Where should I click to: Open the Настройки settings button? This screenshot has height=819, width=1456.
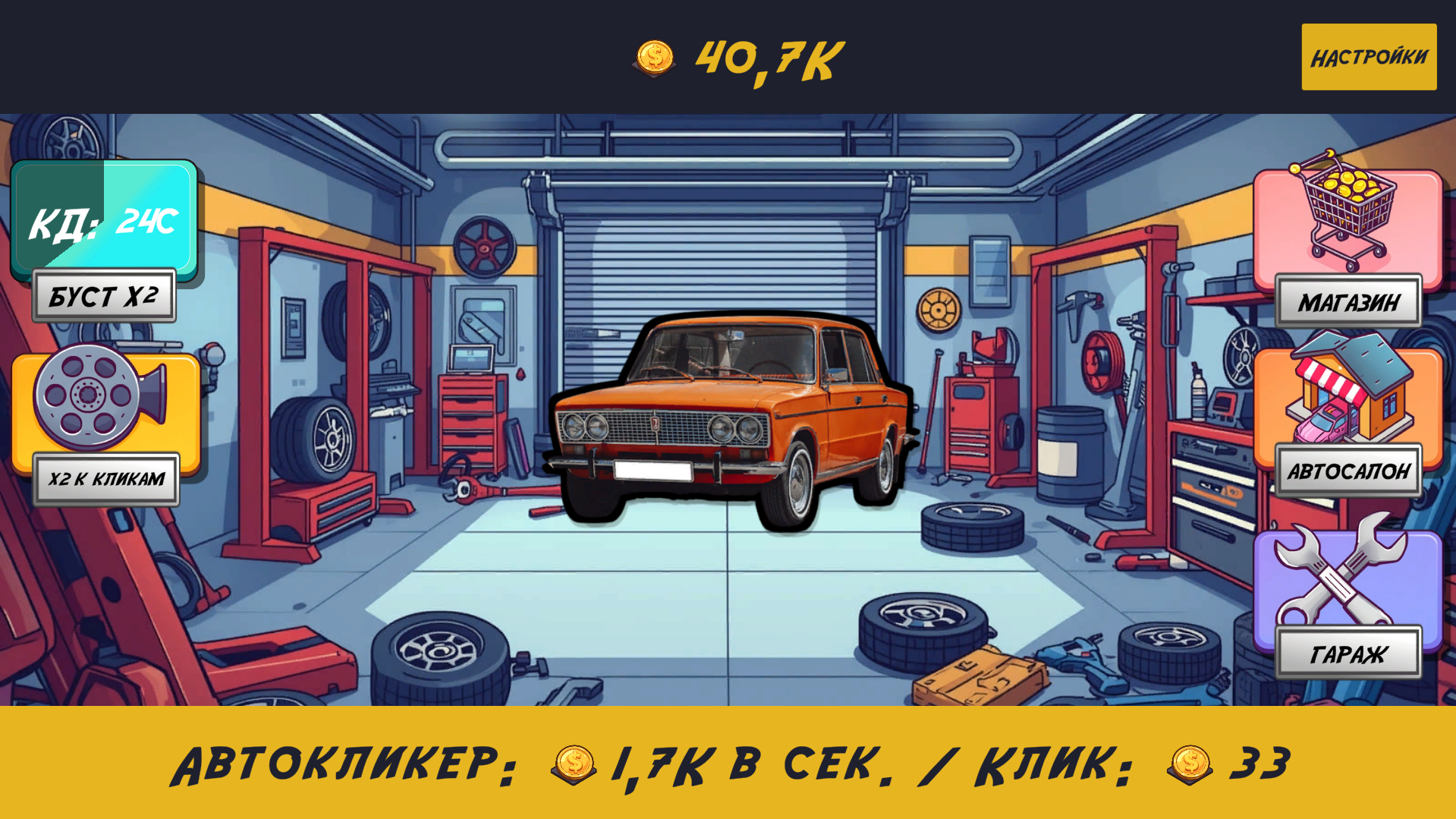pyautogui.click(x=1368, y=55)
